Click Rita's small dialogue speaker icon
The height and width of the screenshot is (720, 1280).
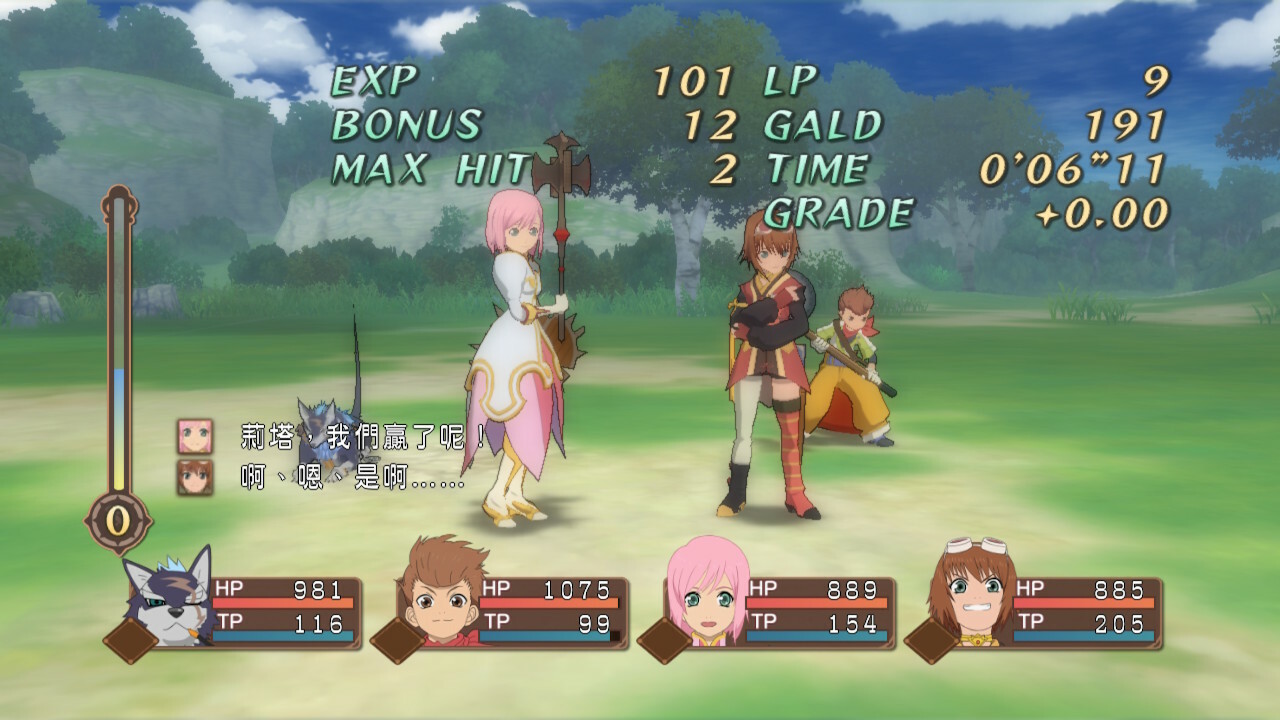point(195,476)
